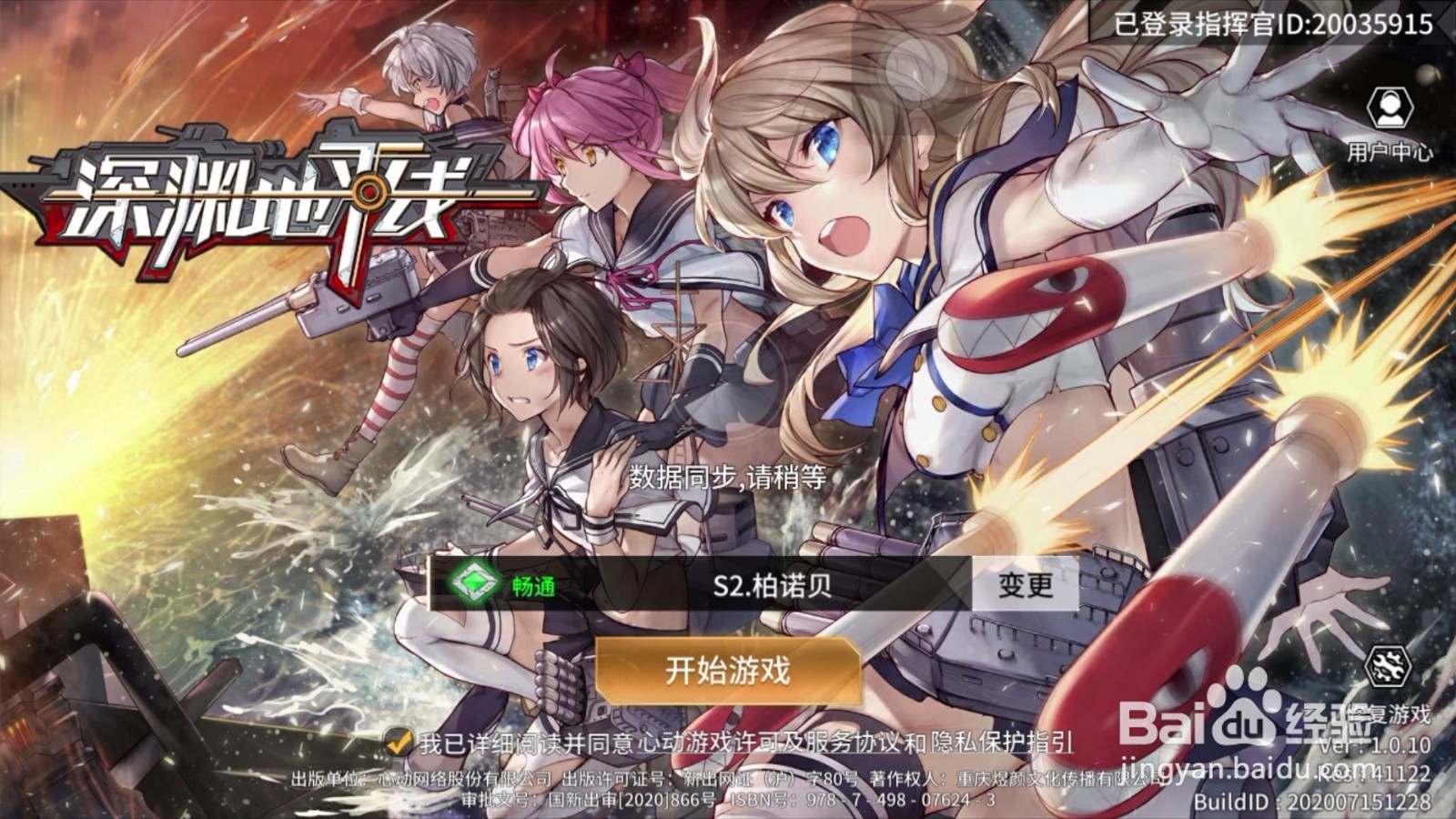Click the 修复游戏 repair wrench icon
The height and width of the screenshot is (819, 1456).
pos(1386,664)
